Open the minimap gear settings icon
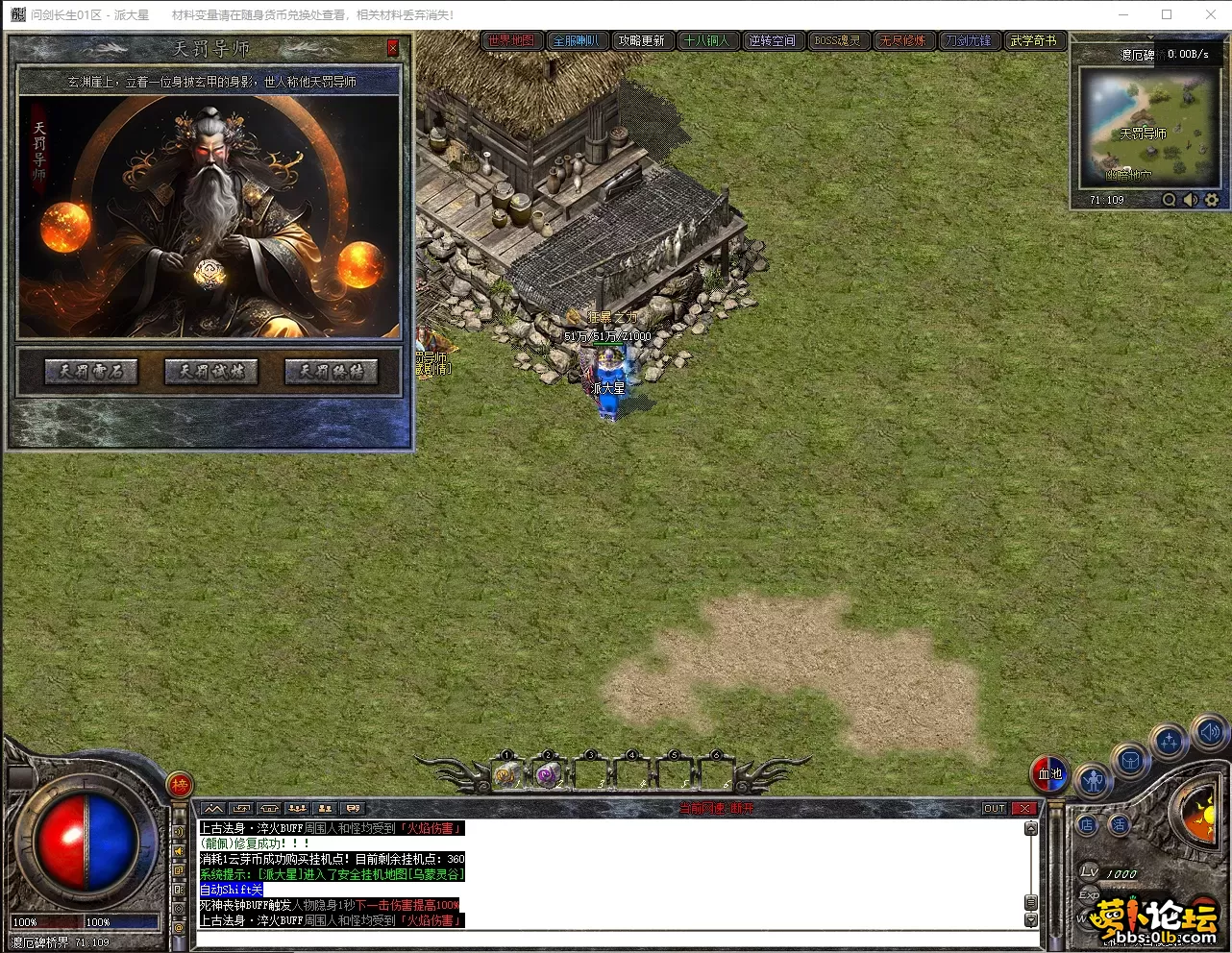Image resolution: width=1232 pixels, height=953 pixels. point(1211,200)
